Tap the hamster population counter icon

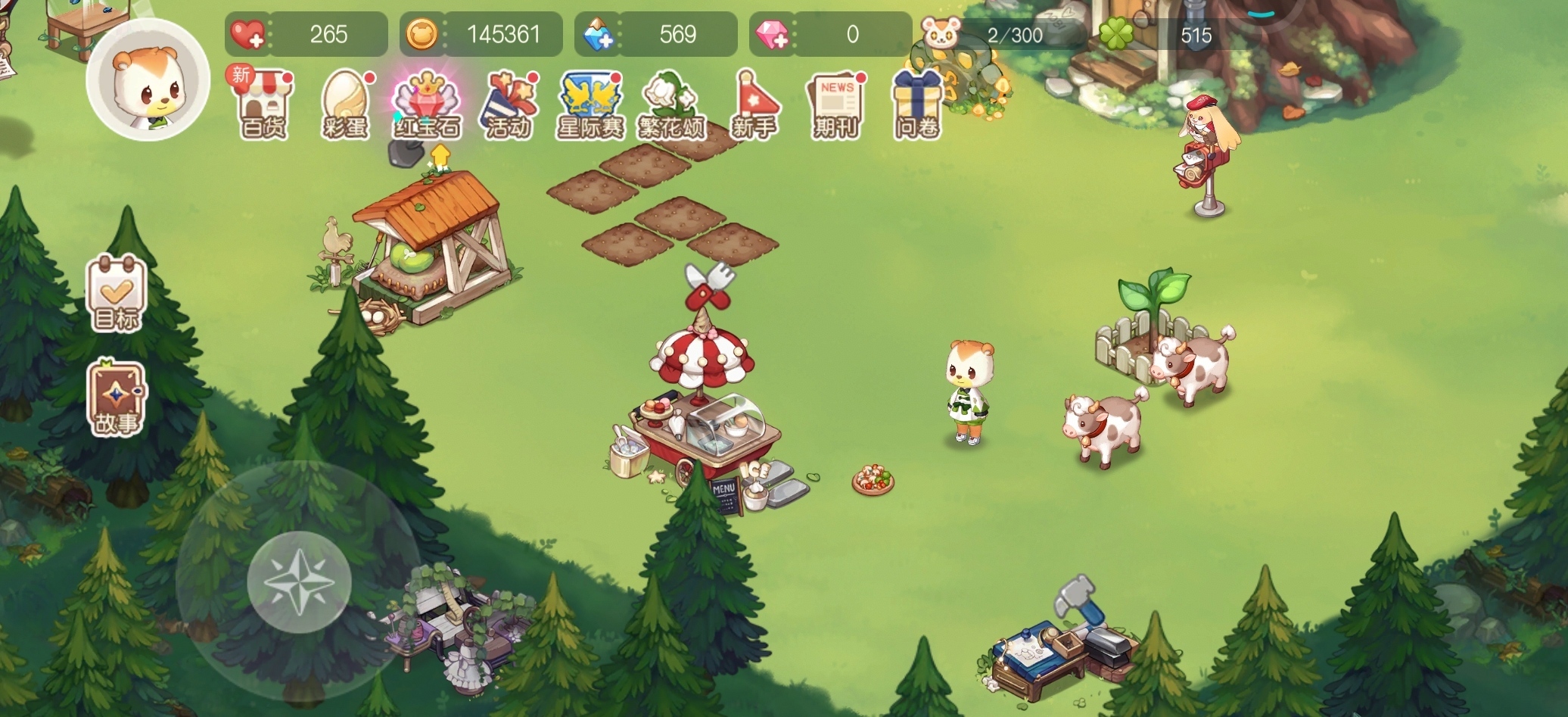click(x=941, y=34)
